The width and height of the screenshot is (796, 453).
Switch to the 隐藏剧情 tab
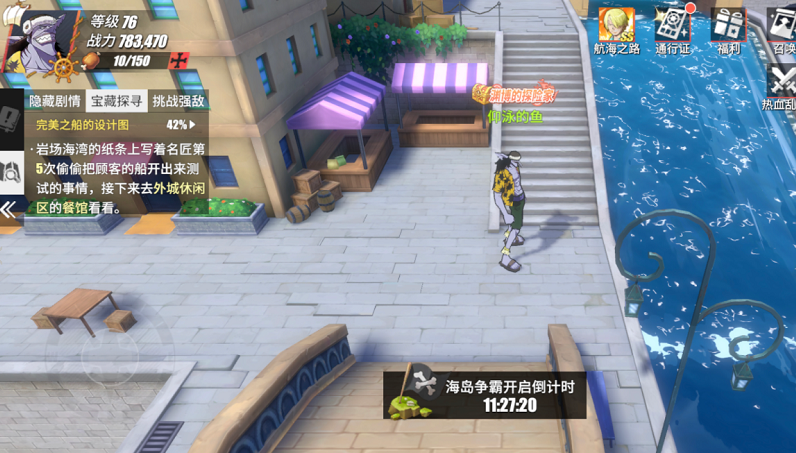(x=55, y=100)
